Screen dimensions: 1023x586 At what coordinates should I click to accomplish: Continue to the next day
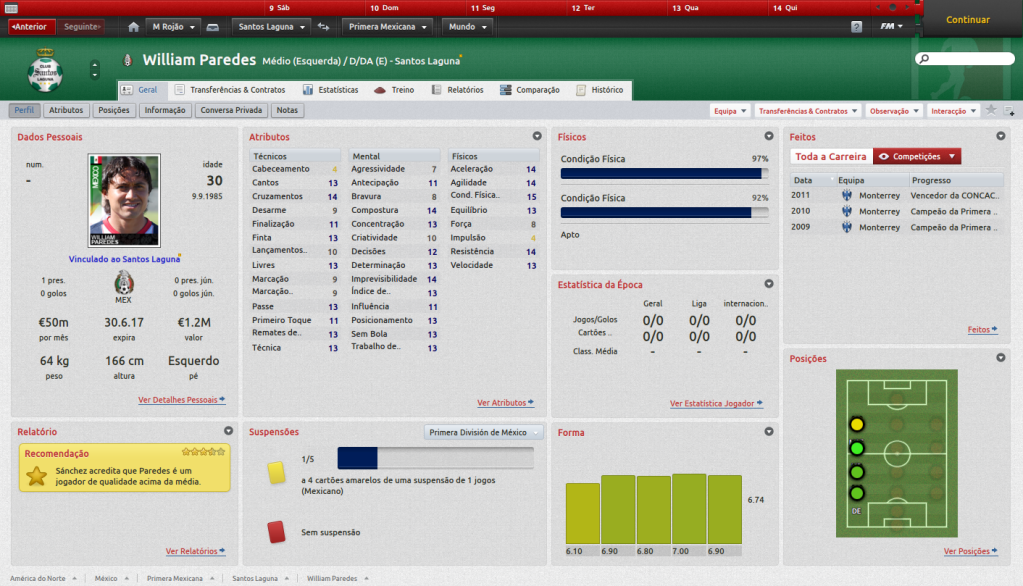click(x=967, y=20)
